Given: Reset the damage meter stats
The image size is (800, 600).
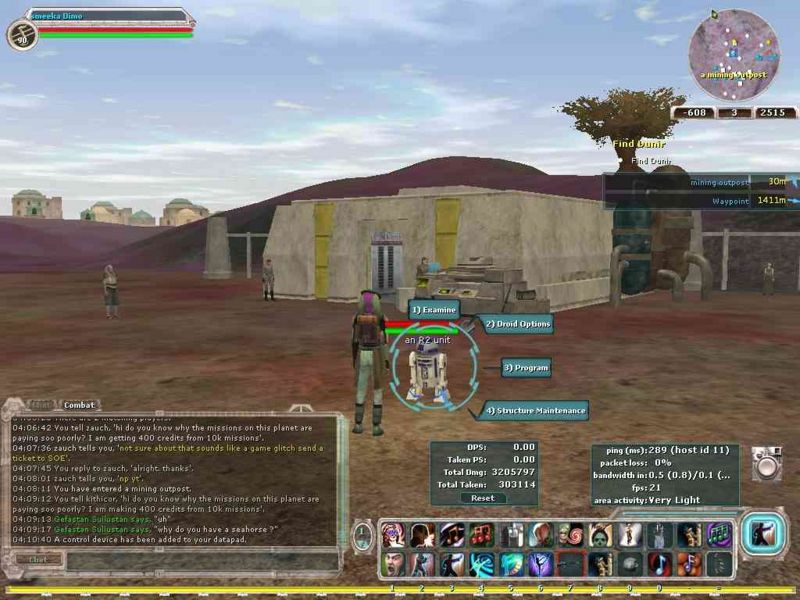Looking at the screenshot, I should coord(483,498).
